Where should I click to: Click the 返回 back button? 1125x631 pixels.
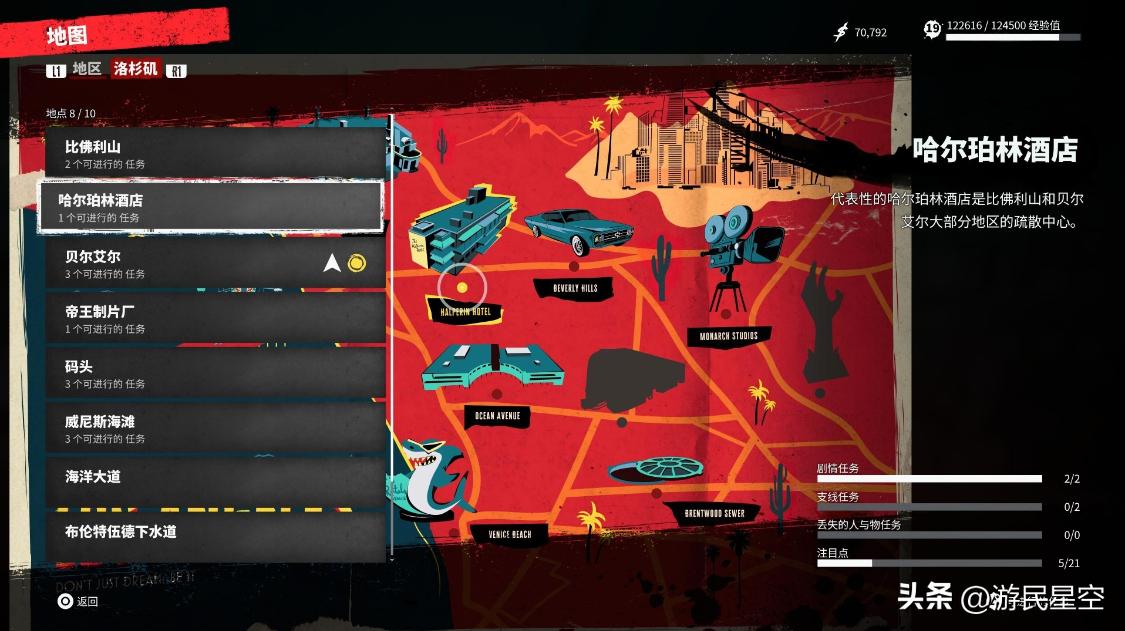[78, 601]
